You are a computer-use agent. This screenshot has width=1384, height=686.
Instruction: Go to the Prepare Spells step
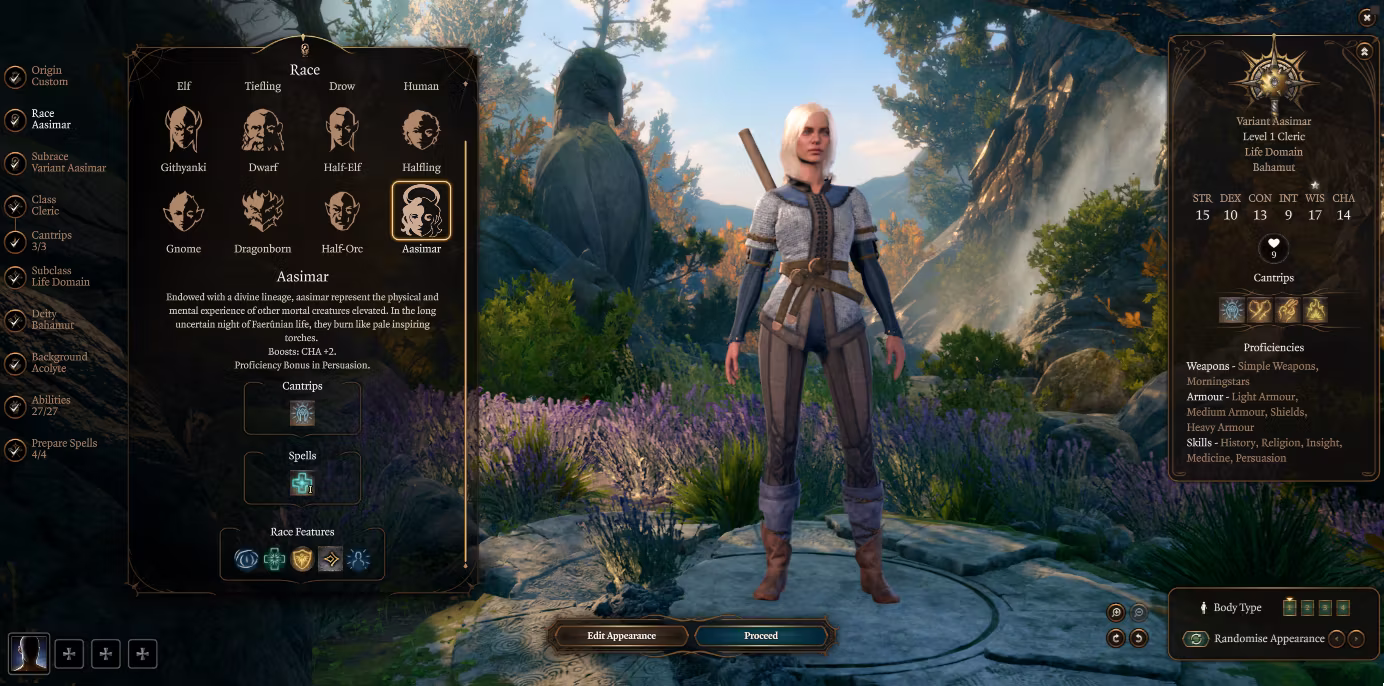(64, 449)
